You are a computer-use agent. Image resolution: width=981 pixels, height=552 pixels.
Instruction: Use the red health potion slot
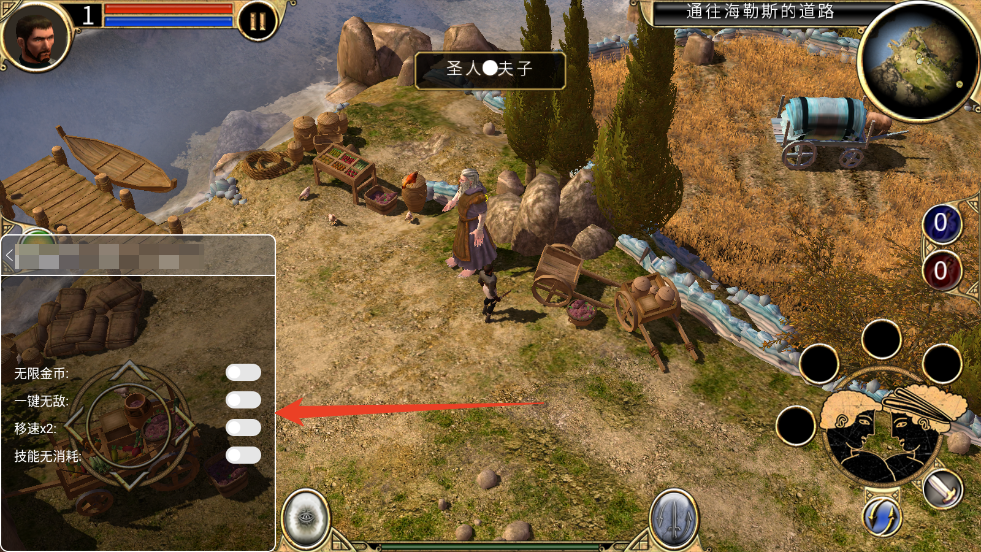(x=941, y=270)
